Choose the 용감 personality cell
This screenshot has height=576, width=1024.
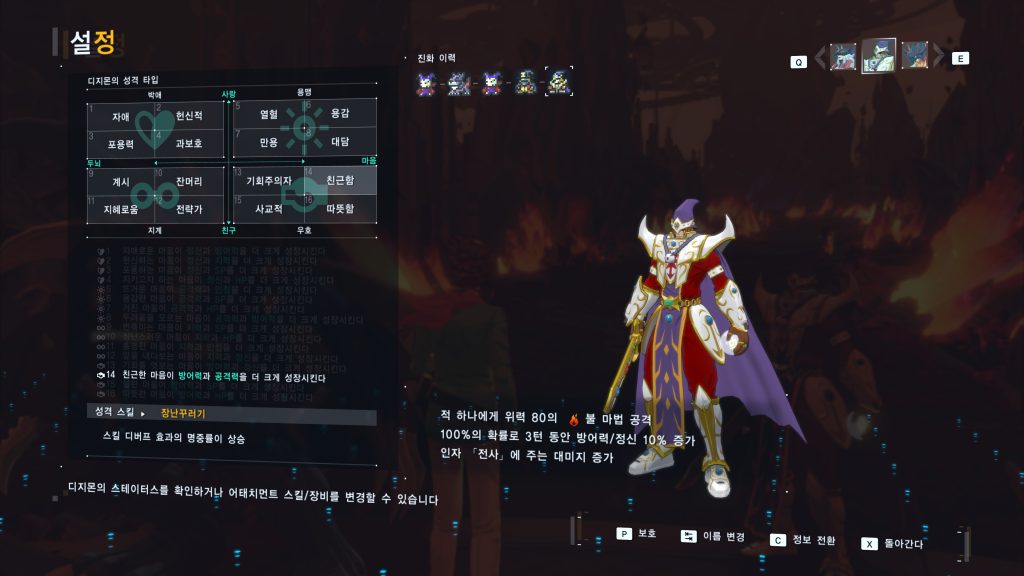tap(340, 114)
